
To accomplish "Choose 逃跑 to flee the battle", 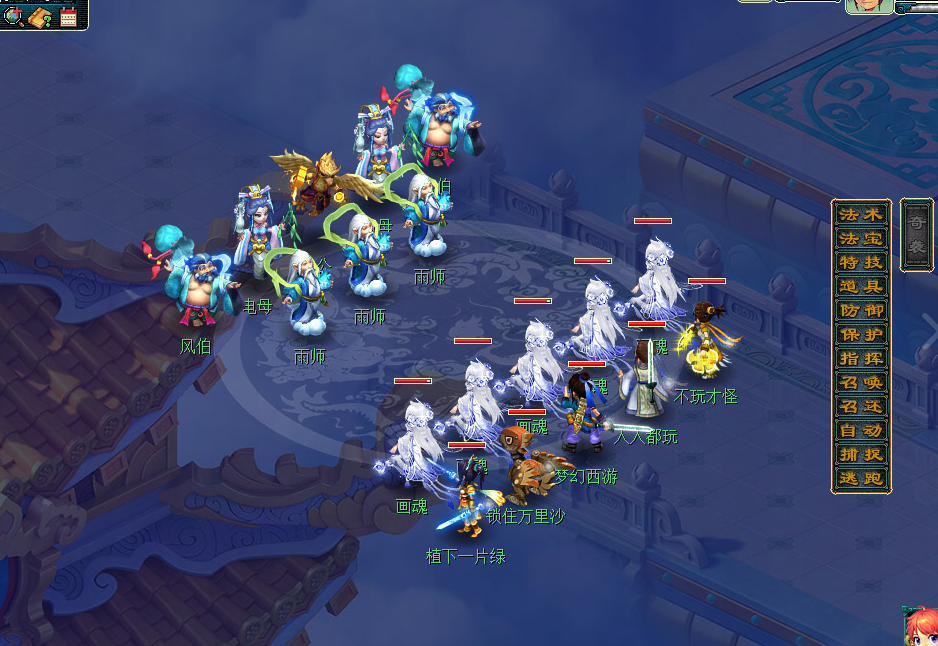I will click(861, 479).
